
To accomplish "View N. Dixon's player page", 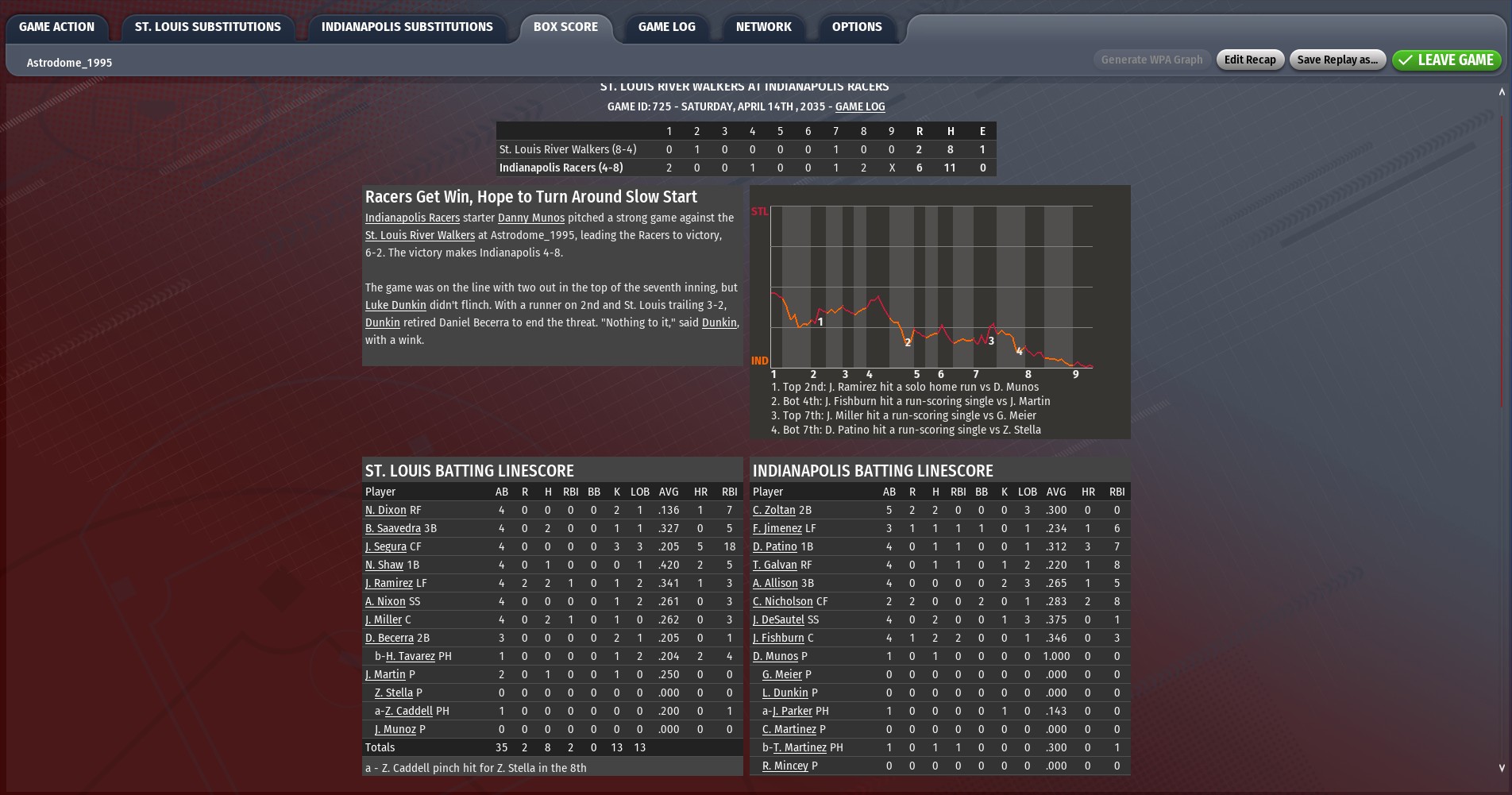I will pyautogui.click(x=385, y=510).
